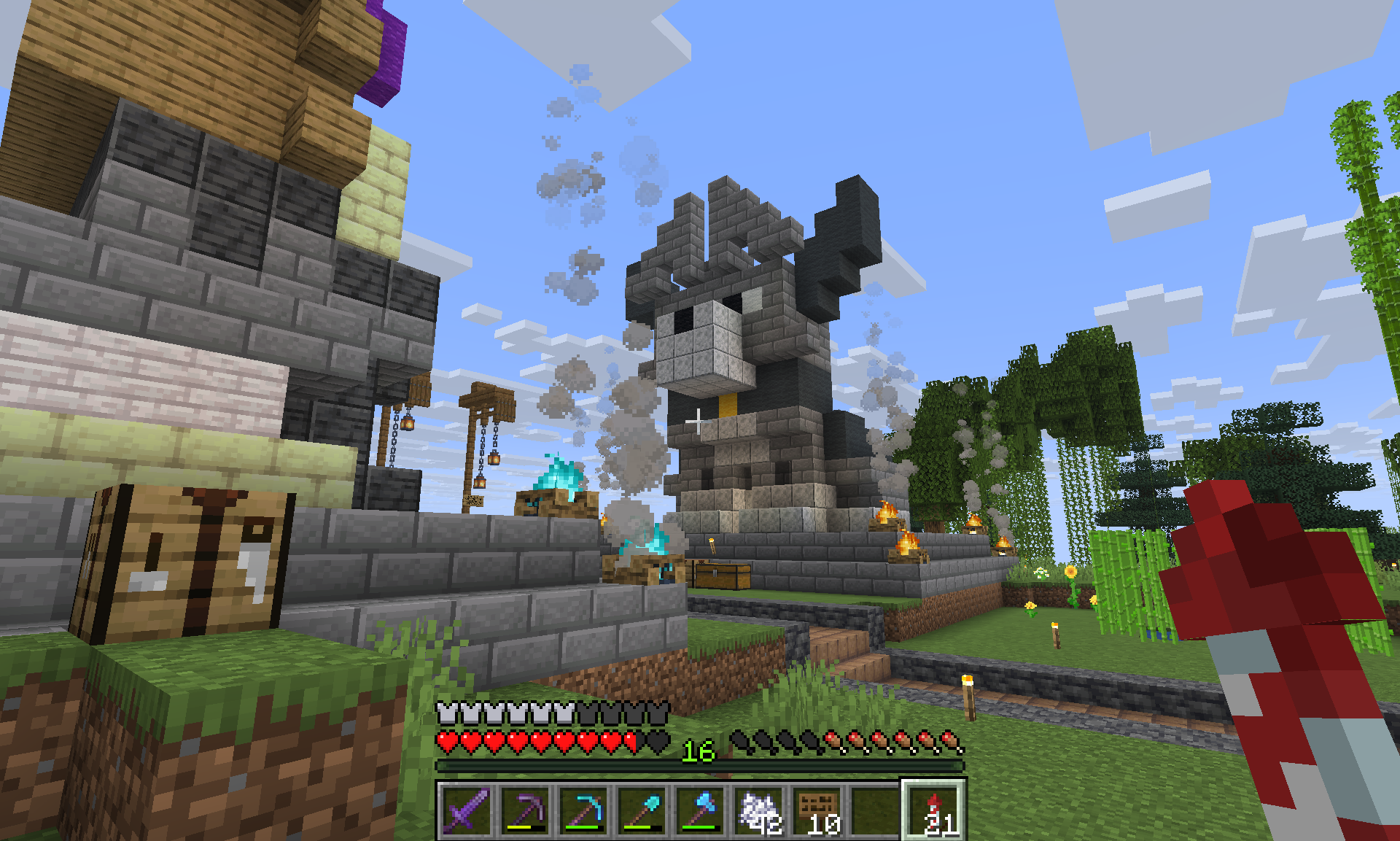This screenshot has width=1400, height=841.
Task: Pick the oak sign stack slot
Action: pos(817,810)
